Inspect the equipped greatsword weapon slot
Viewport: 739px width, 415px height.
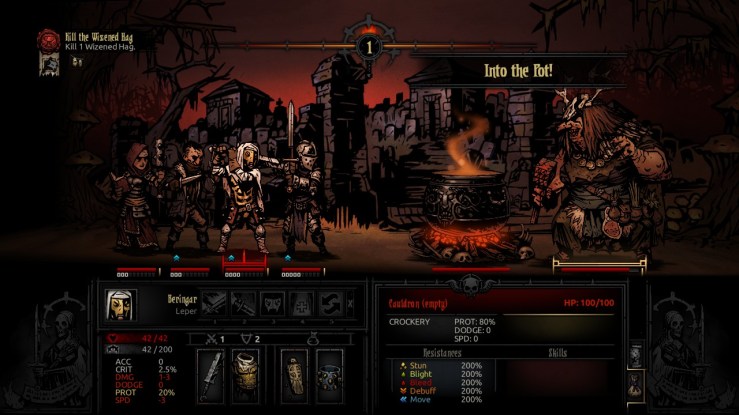tap(213, 375)
